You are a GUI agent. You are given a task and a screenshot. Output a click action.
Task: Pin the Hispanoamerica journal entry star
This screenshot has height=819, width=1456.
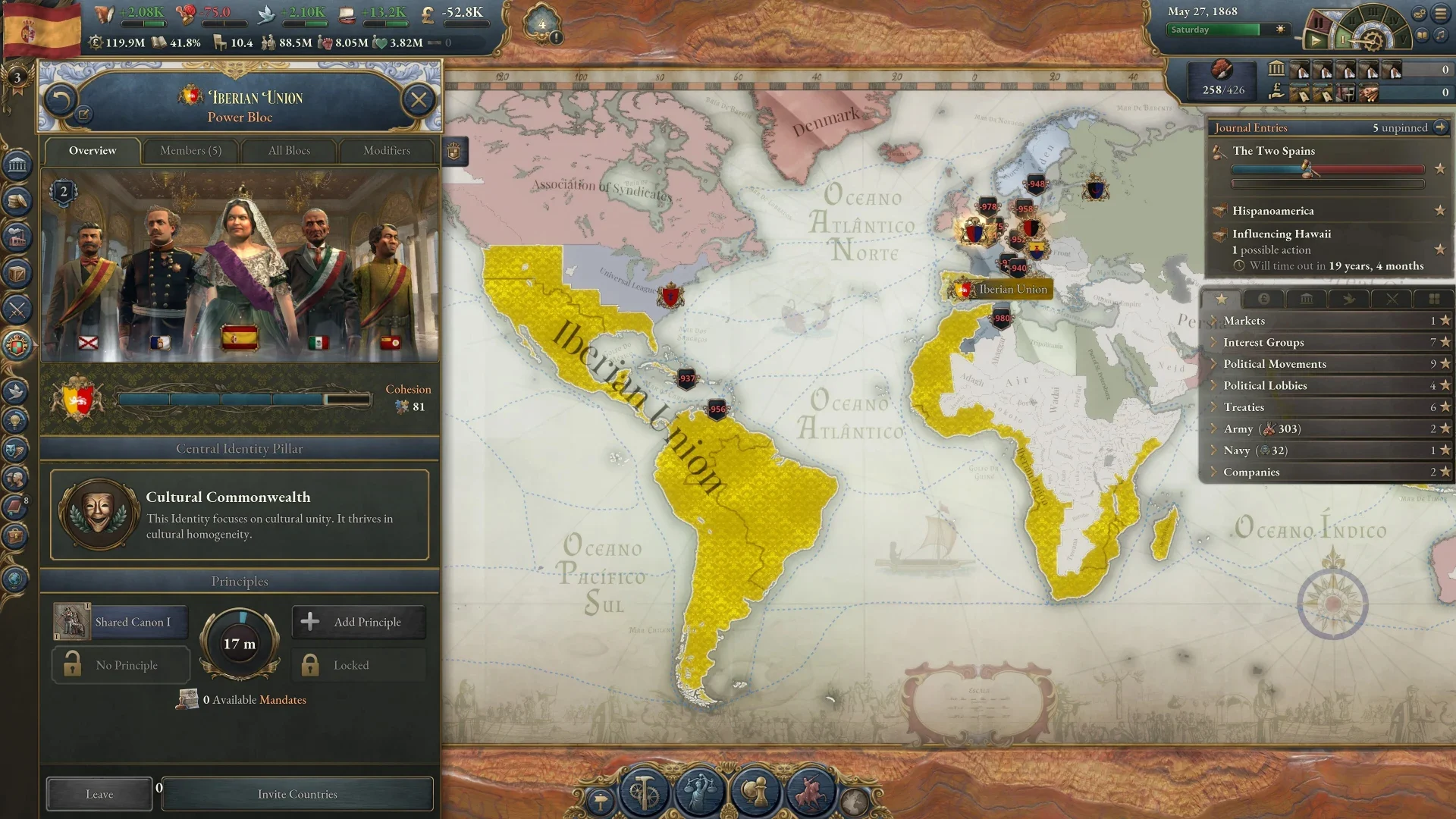coord(1440,212)
